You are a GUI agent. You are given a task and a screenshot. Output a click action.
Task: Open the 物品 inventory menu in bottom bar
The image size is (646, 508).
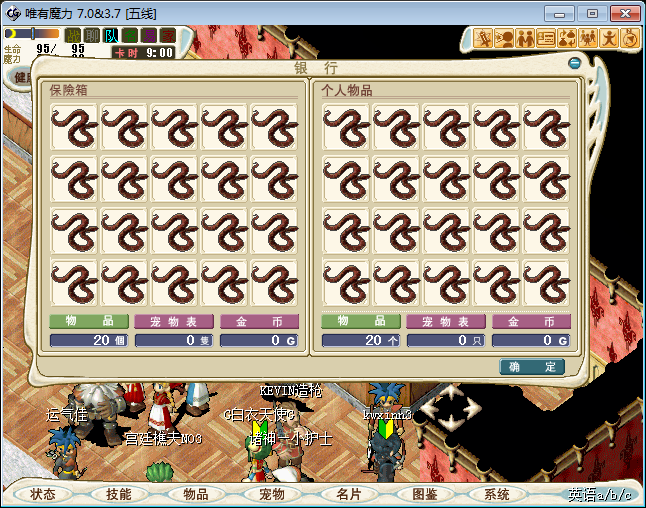[195, 494]
